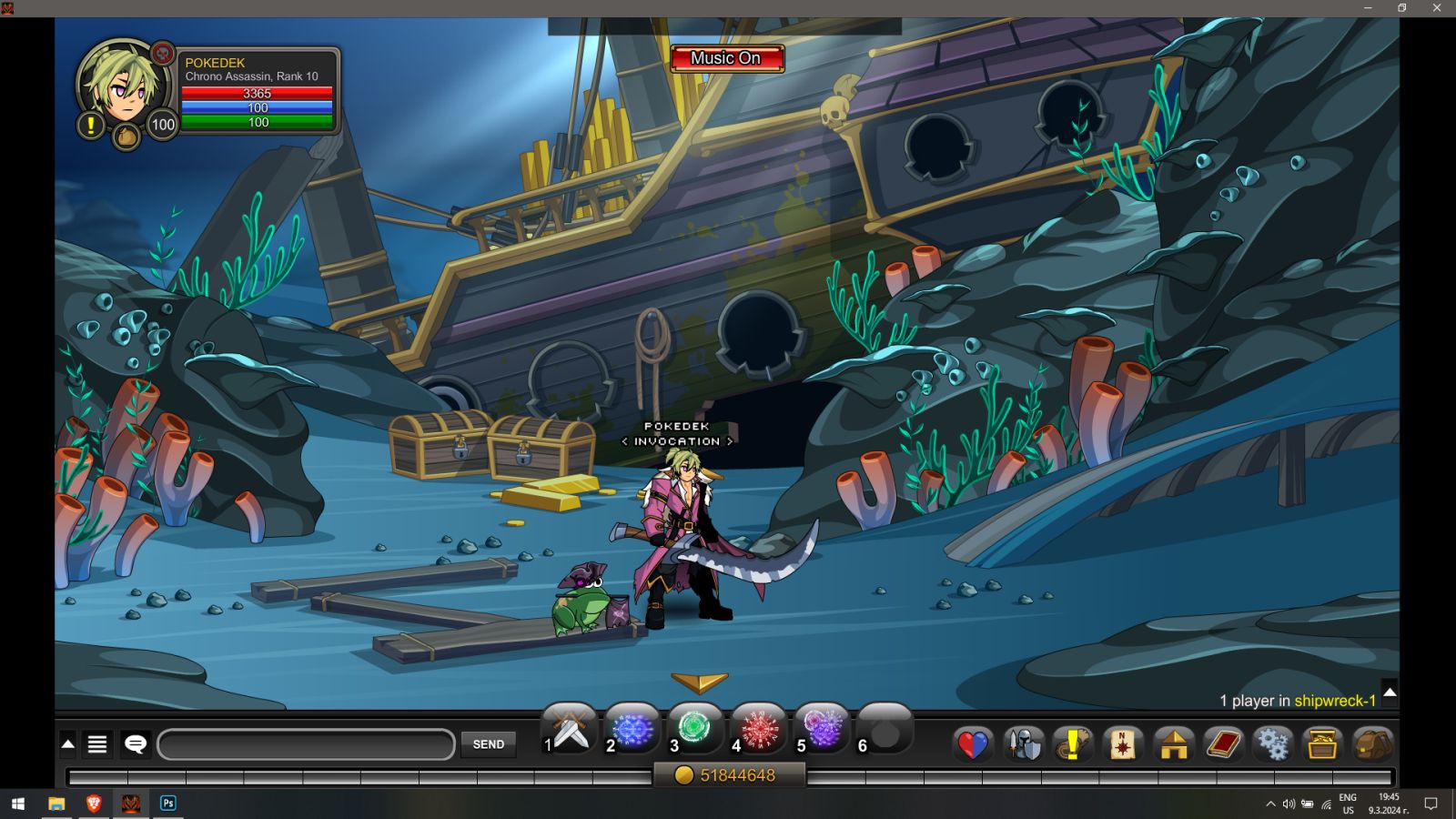Open the speech bubble chat channel button
The height and width of the screenshot is (819, 1456).
(x=136, y=744)
